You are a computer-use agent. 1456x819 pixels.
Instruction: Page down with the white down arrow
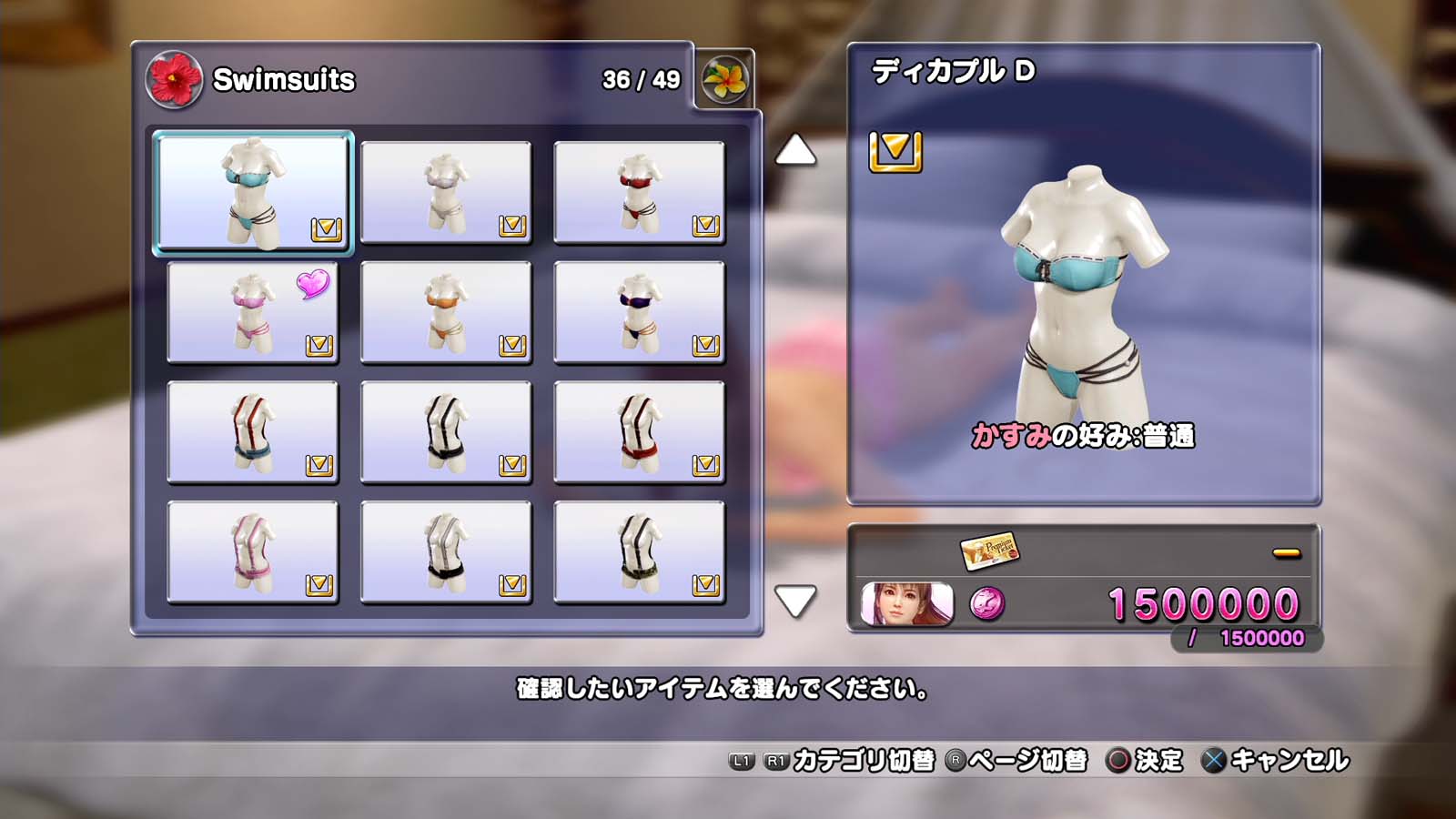pos(795,601)
